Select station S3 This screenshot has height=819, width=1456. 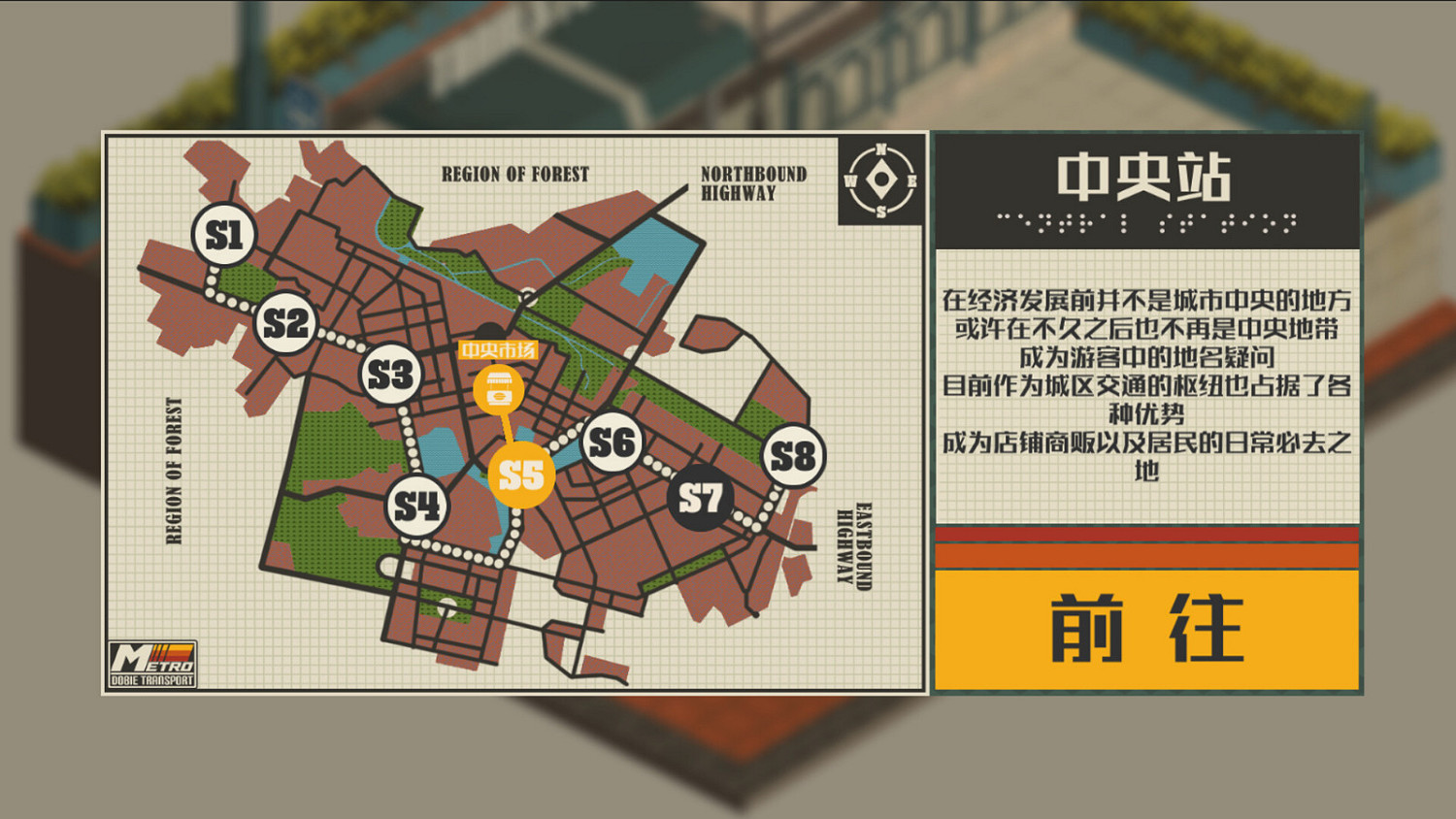pos(389,372)
